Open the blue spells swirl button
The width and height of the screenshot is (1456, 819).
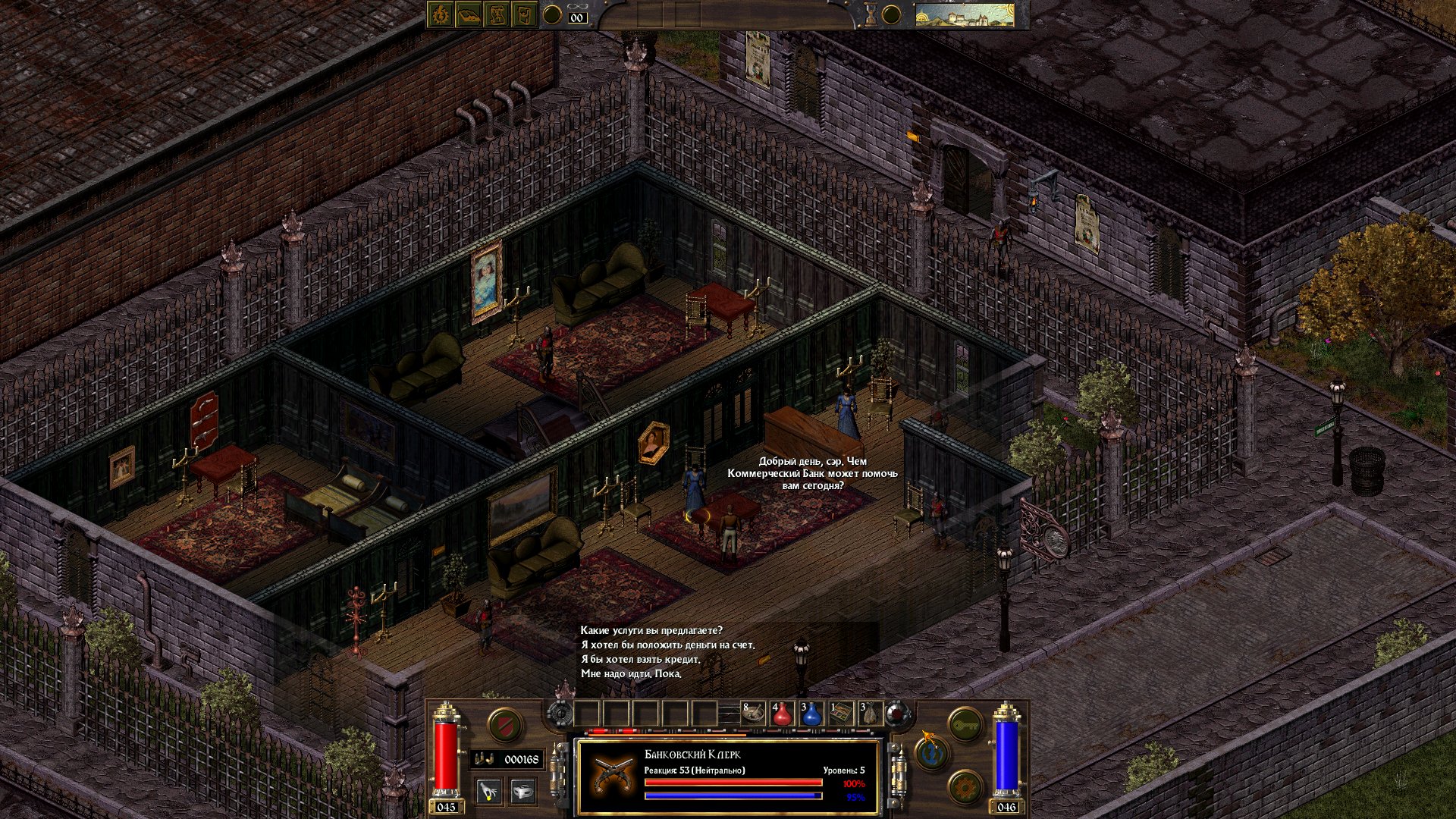tap(932, 753)
